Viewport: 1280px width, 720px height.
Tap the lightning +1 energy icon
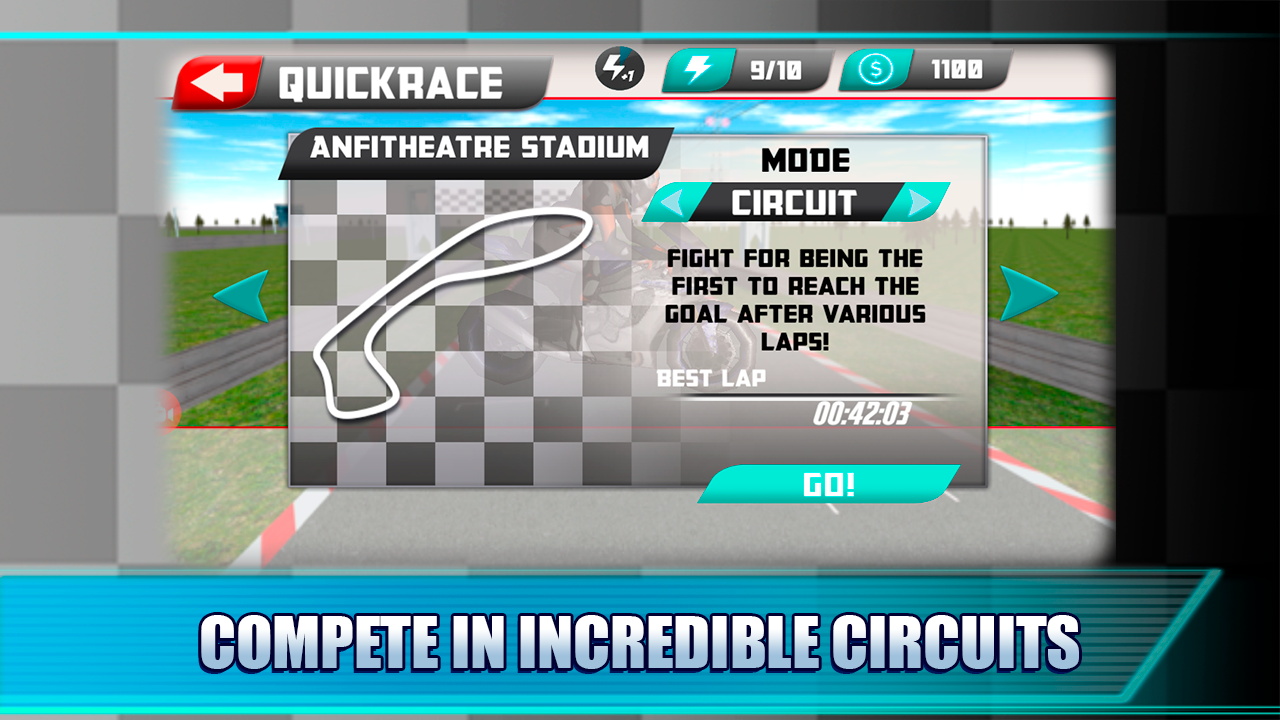point(620,70)
